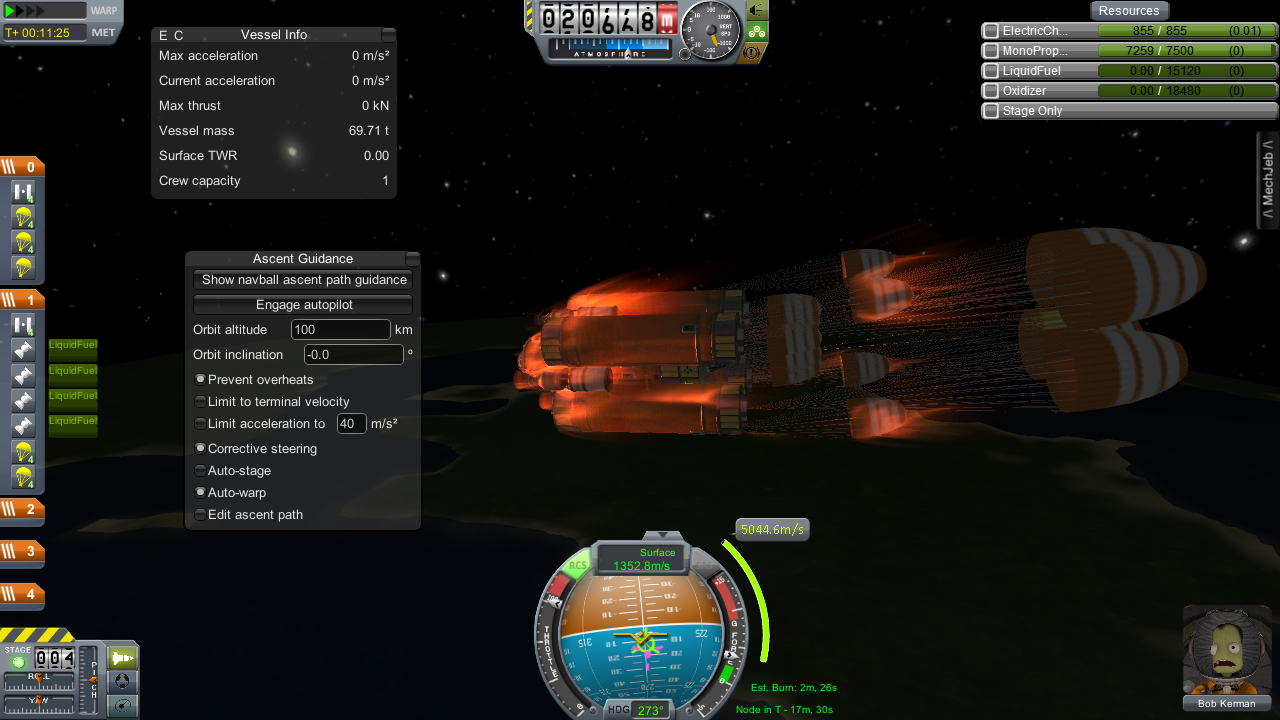1280x720 pixels.
Task: Toggle the Auto-warp checkbox
Action: coord(201,493)
